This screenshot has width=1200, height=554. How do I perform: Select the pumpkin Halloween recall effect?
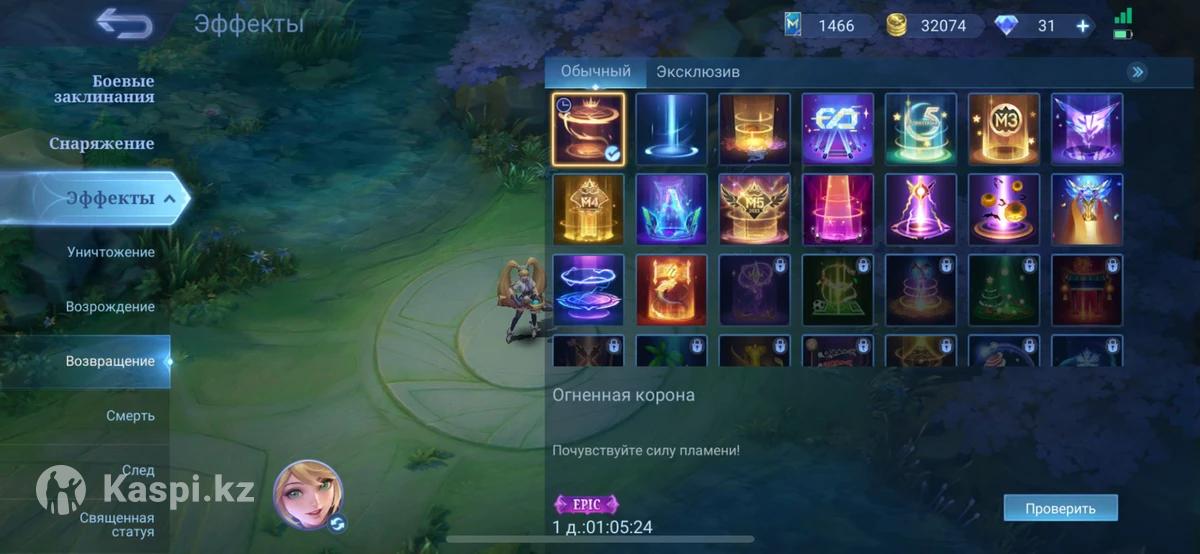pyautogui.click(x=1004, y=210)
